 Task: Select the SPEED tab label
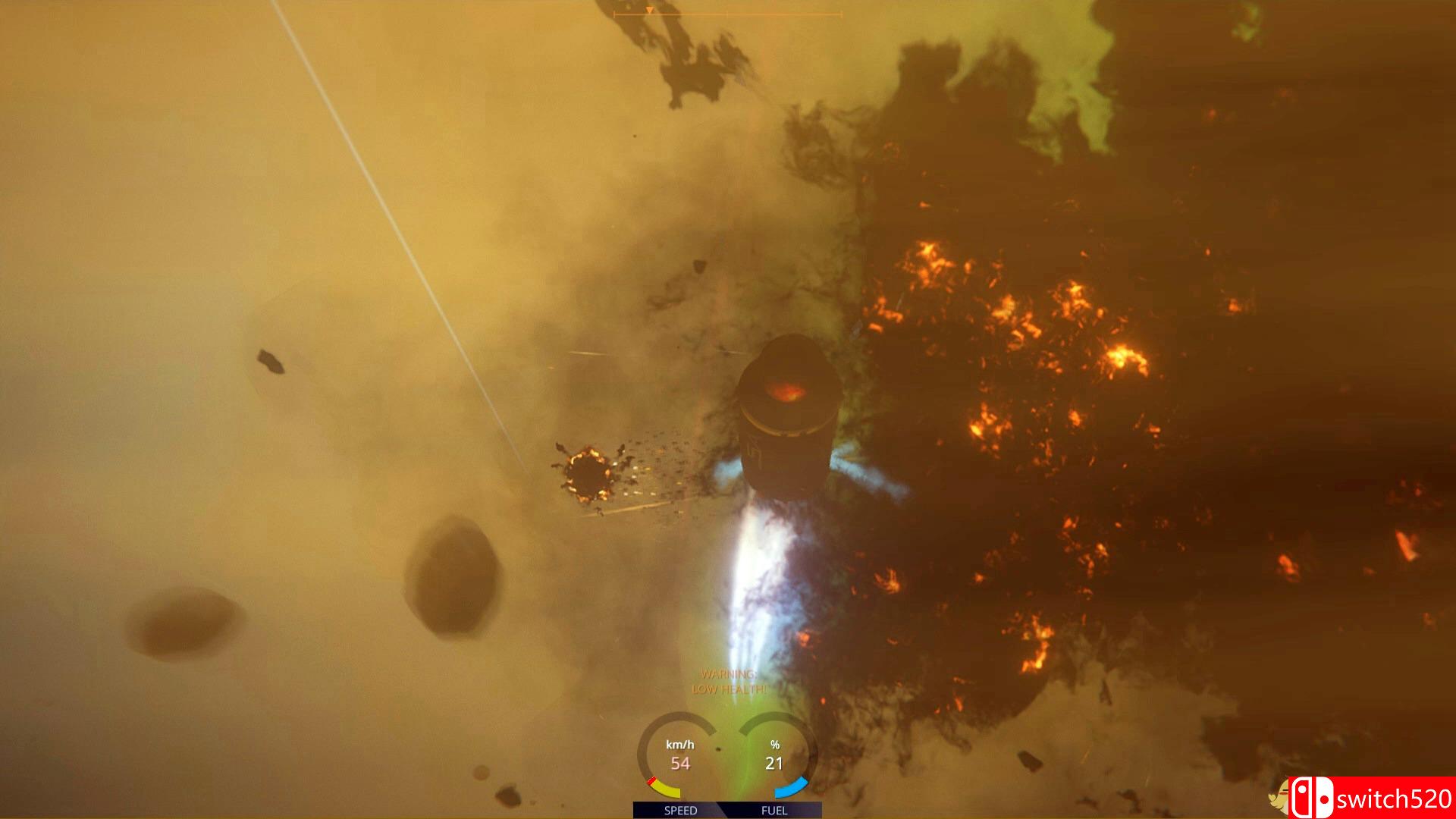681,811
